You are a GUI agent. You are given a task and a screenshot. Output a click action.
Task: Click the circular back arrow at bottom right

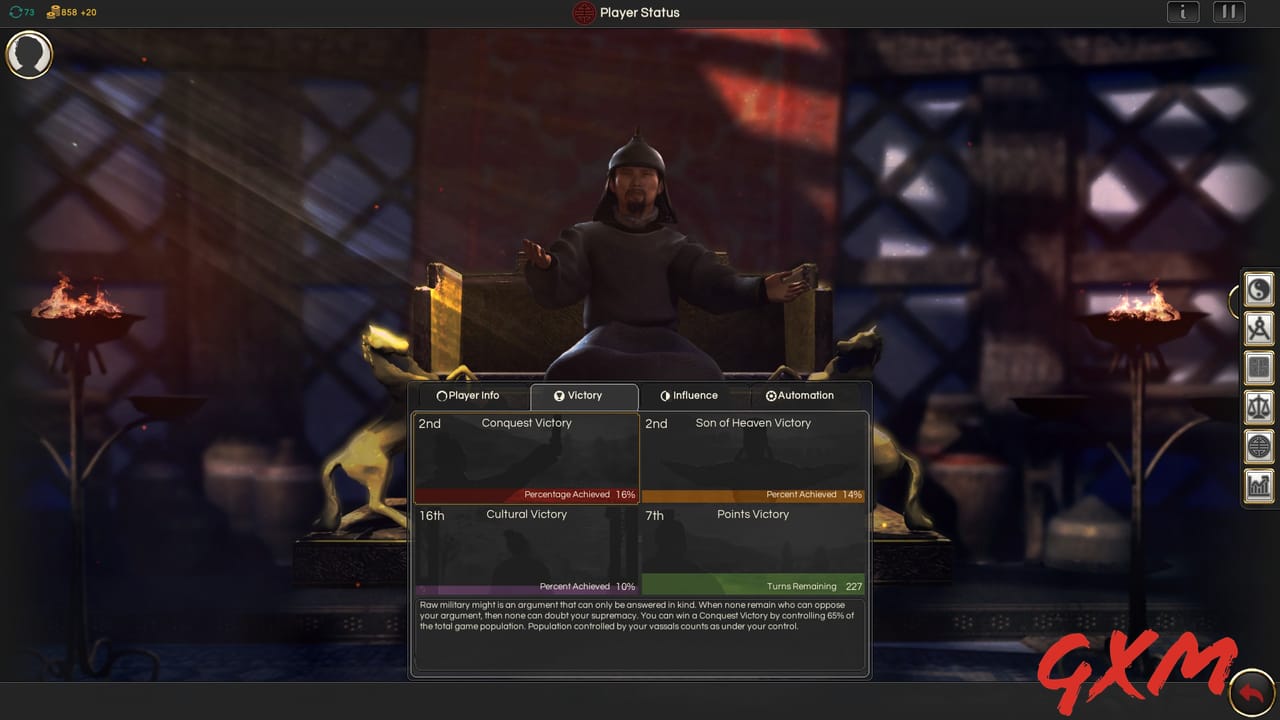click(1248, 691)
